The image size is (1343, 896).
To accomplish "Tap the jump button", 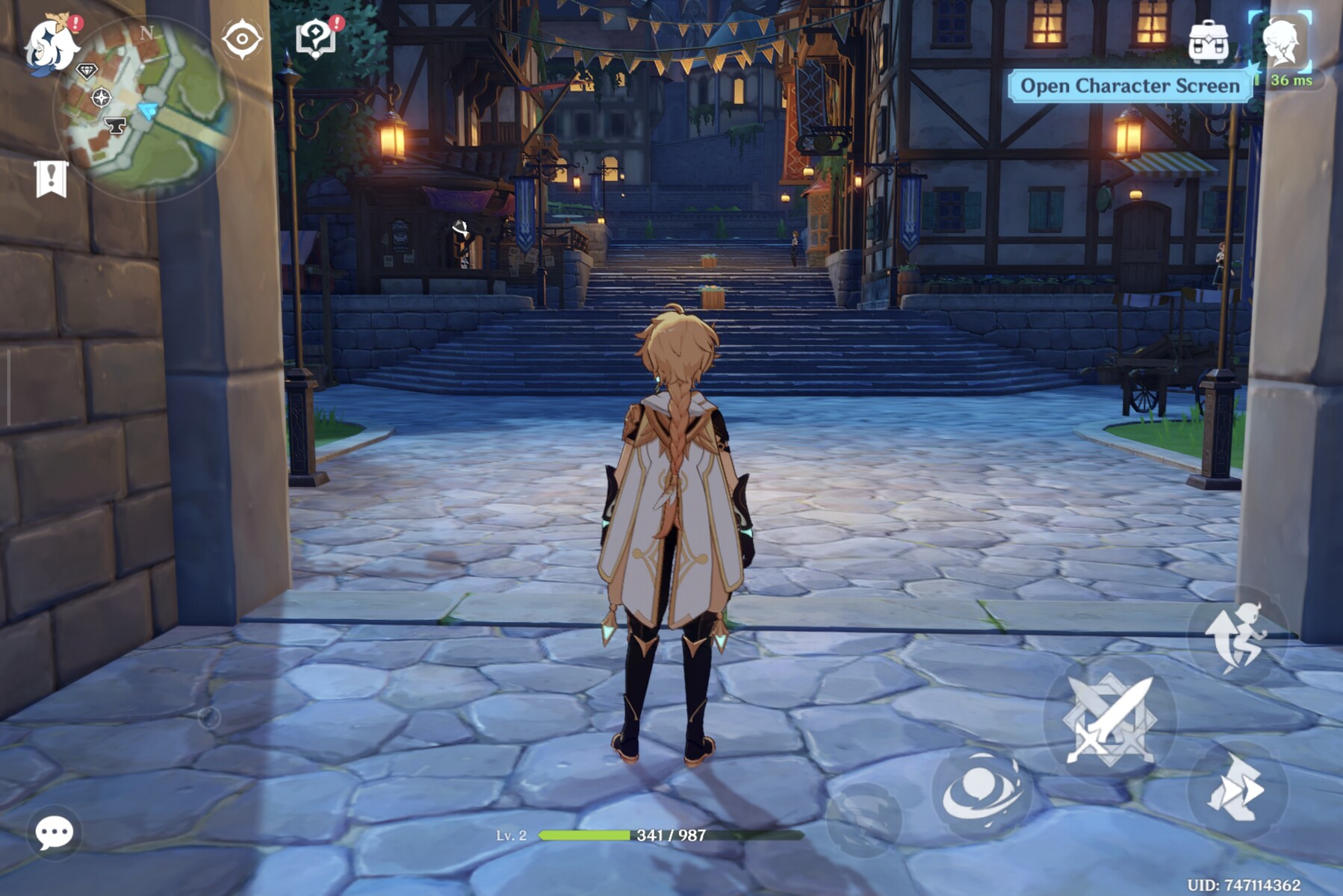I will click(1238, 635).
